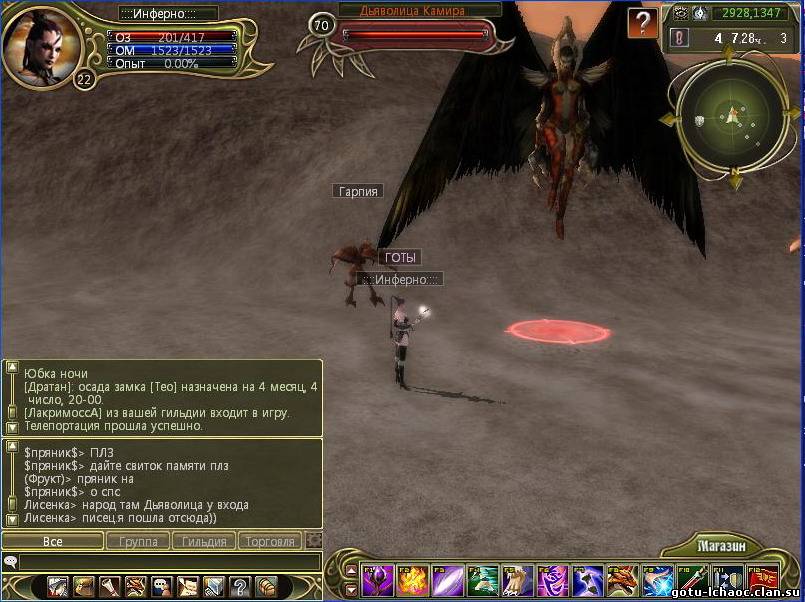Open the speech bubble social icon

pos(162,587)
